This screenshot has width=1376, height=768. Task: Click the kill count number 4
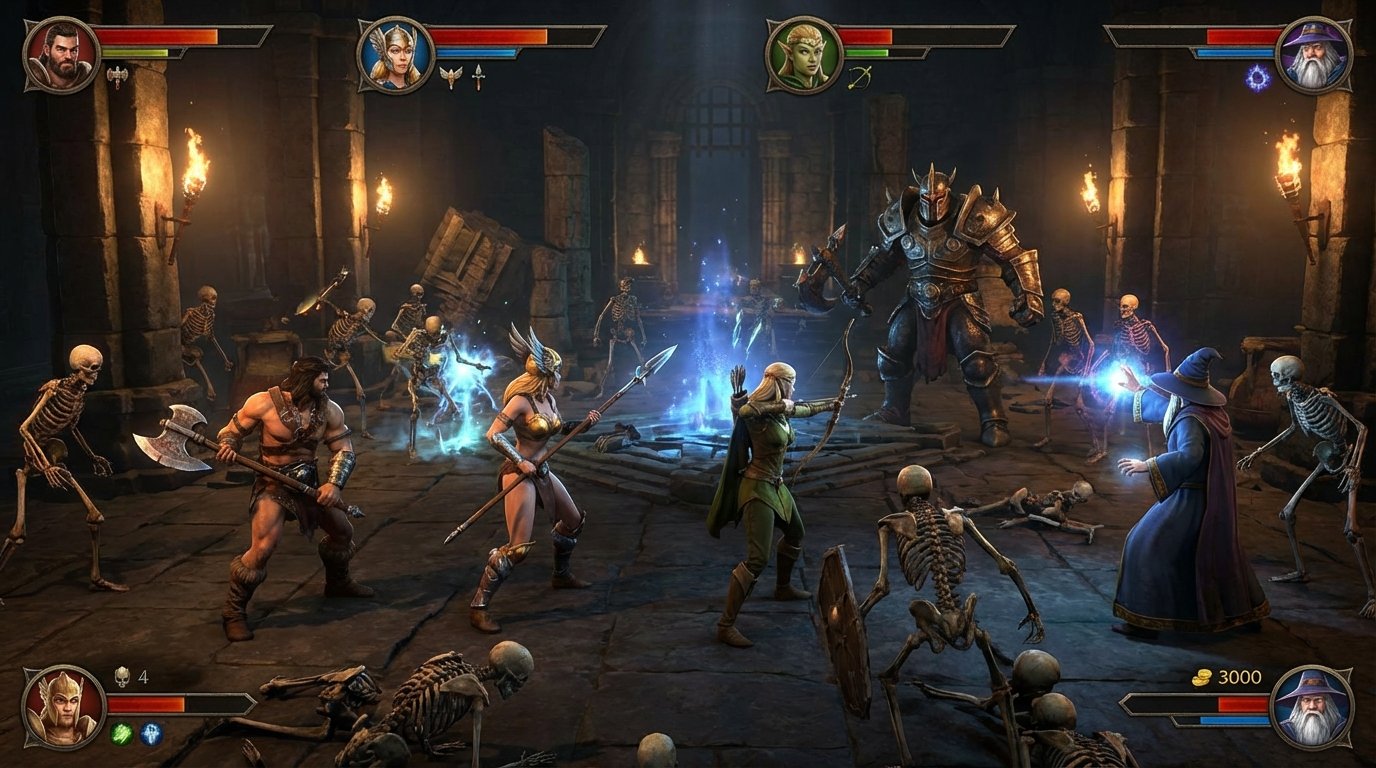pyautogui.click(x=143, y=676)
